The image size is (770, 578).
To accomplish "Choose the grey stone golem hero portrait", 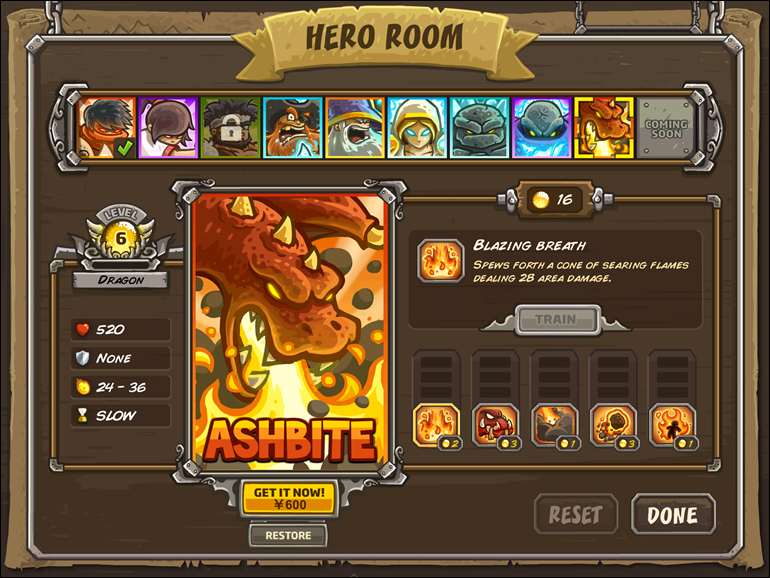I will click(479, 128).
